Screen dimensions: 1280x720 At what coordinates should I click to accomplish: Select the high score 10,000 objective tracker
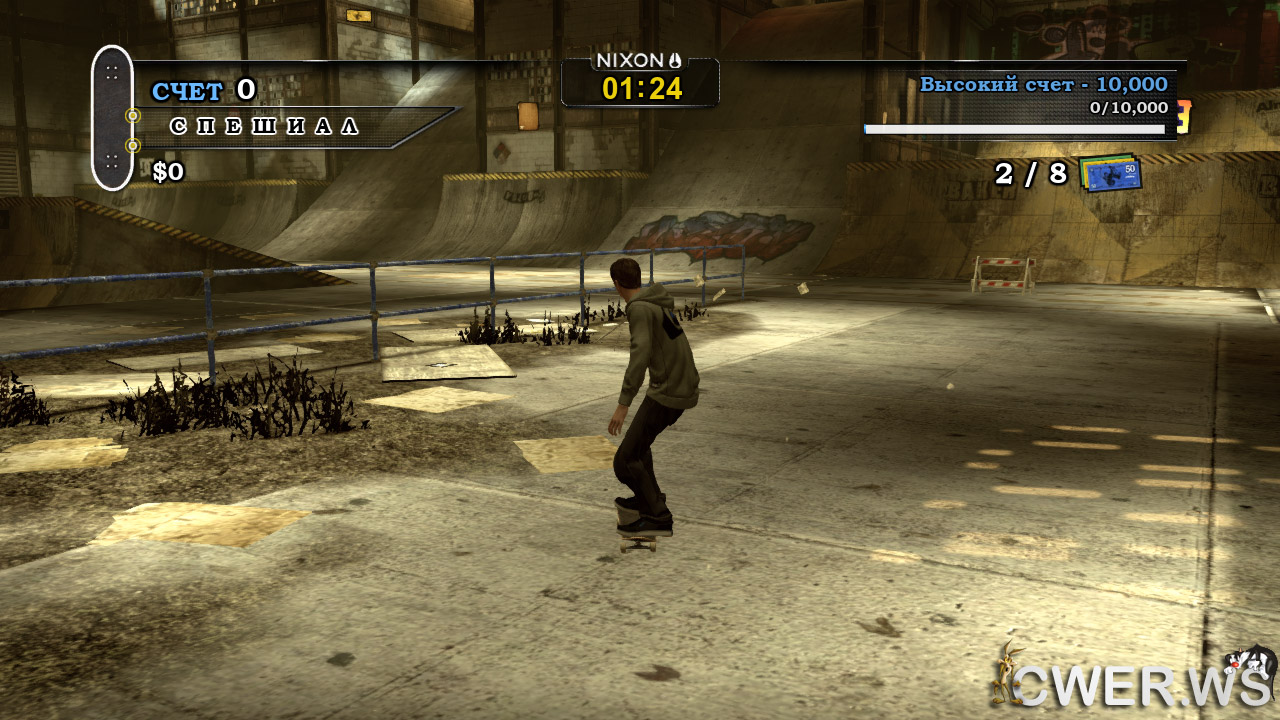pyautogui.click(x=1042, y=85)
